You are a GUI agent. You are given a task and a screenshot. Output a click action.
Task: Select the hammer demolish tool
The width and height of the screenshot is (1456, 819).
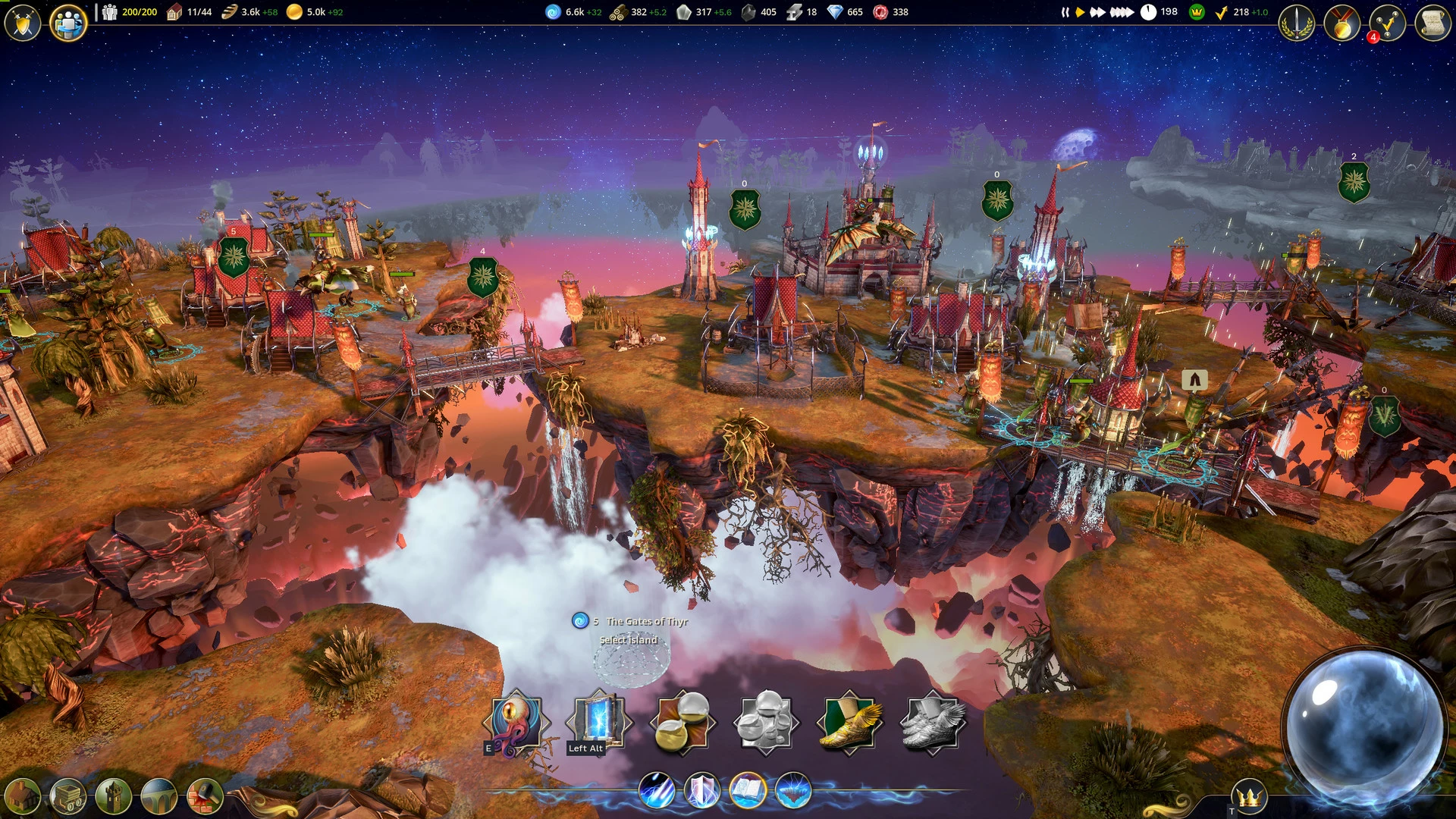click(205, 796)
